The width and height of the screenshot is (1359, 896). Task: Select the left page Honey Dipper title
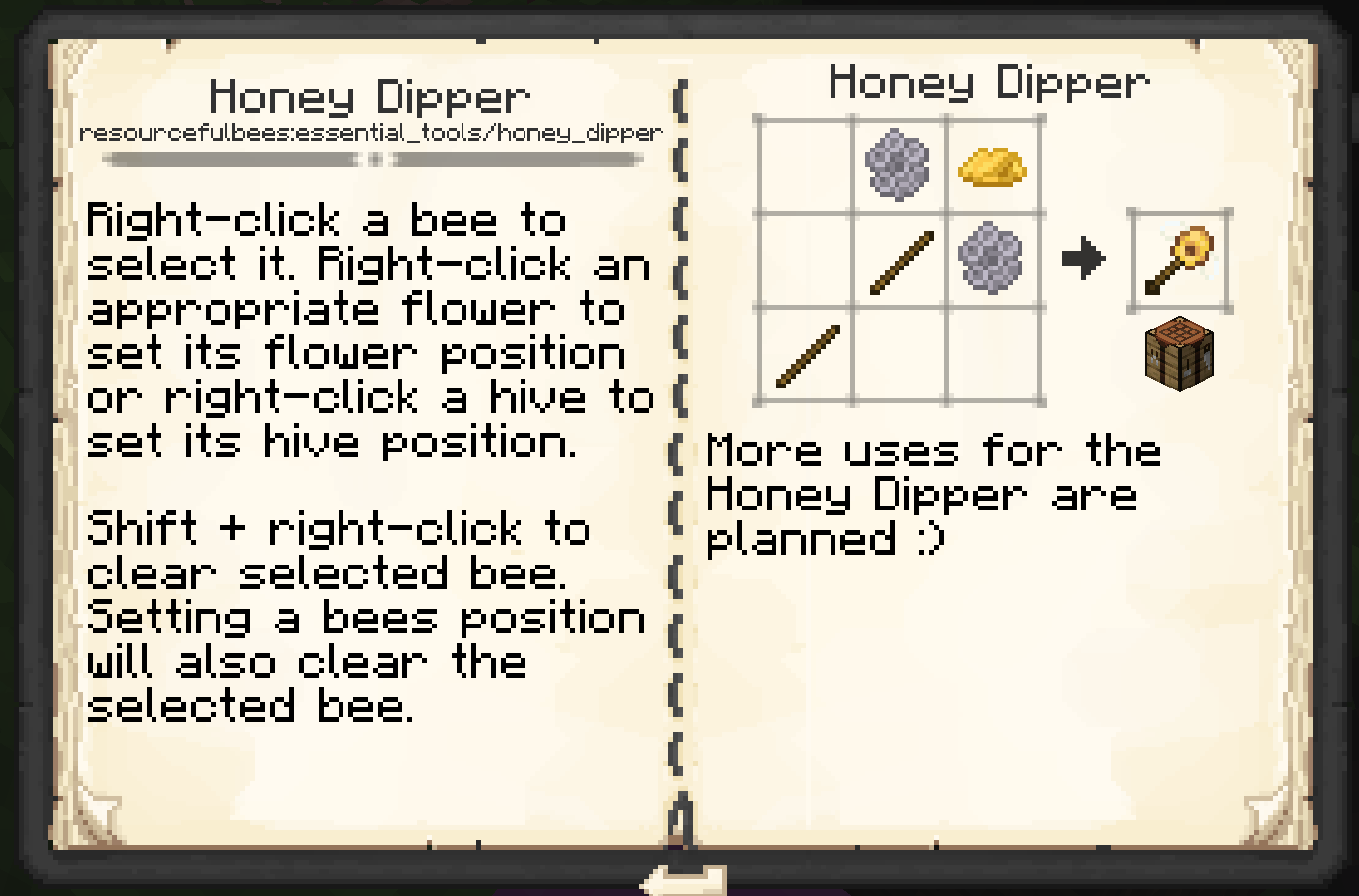click(x=369, y=95)
